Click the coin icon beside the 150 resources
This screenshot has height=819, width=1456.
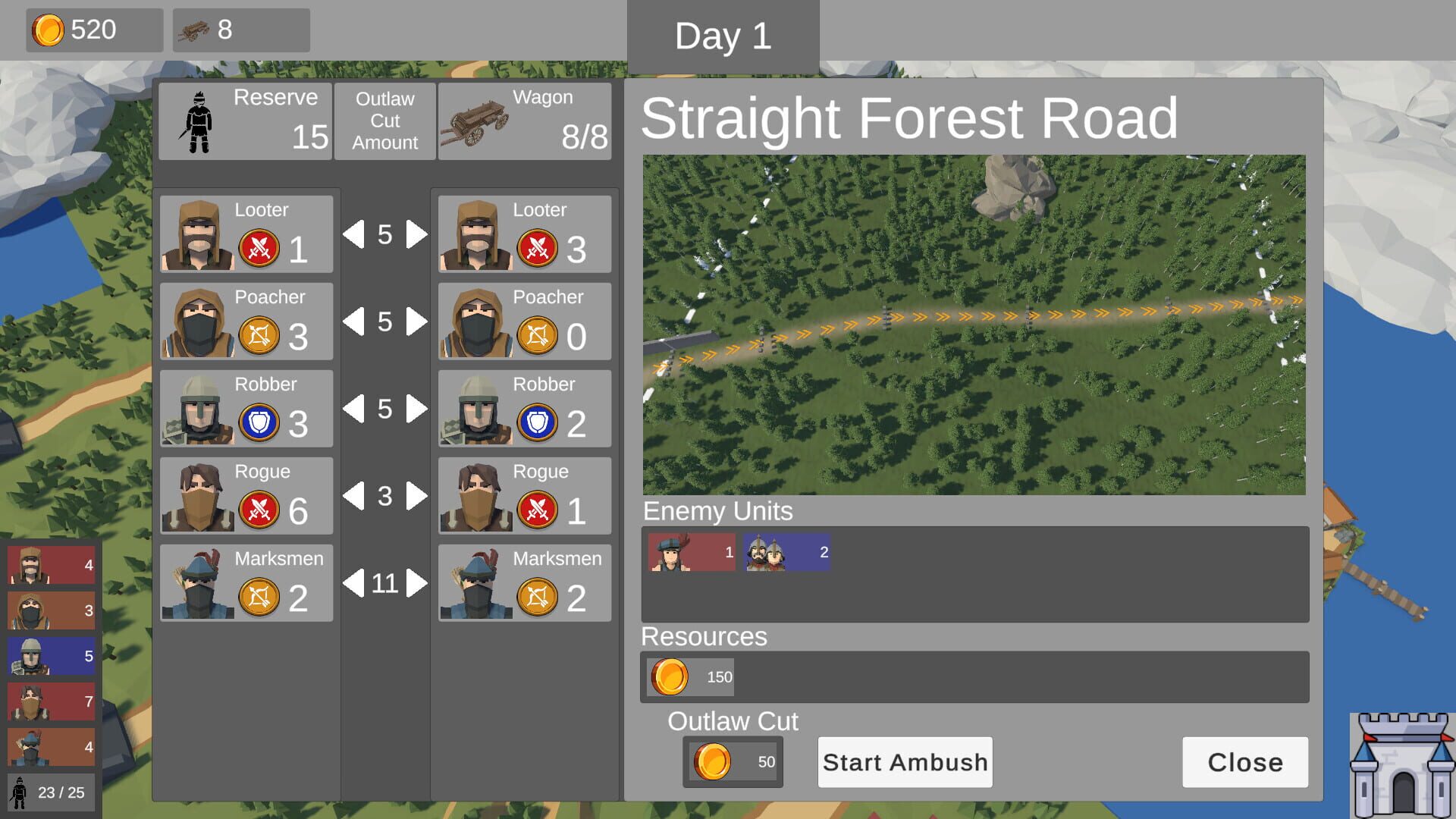point(670,676)
